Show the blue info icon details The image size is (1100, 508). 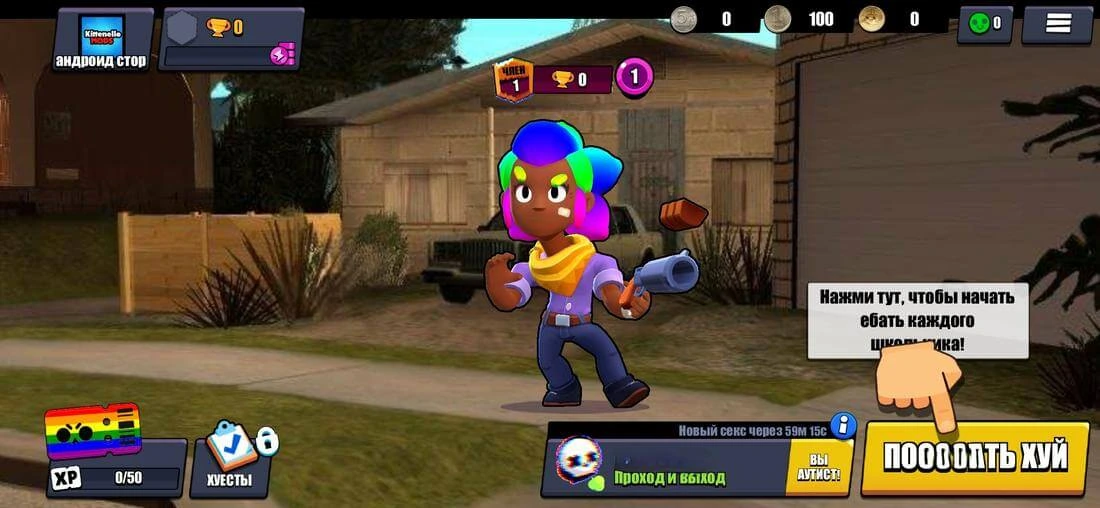click(844, 426)
